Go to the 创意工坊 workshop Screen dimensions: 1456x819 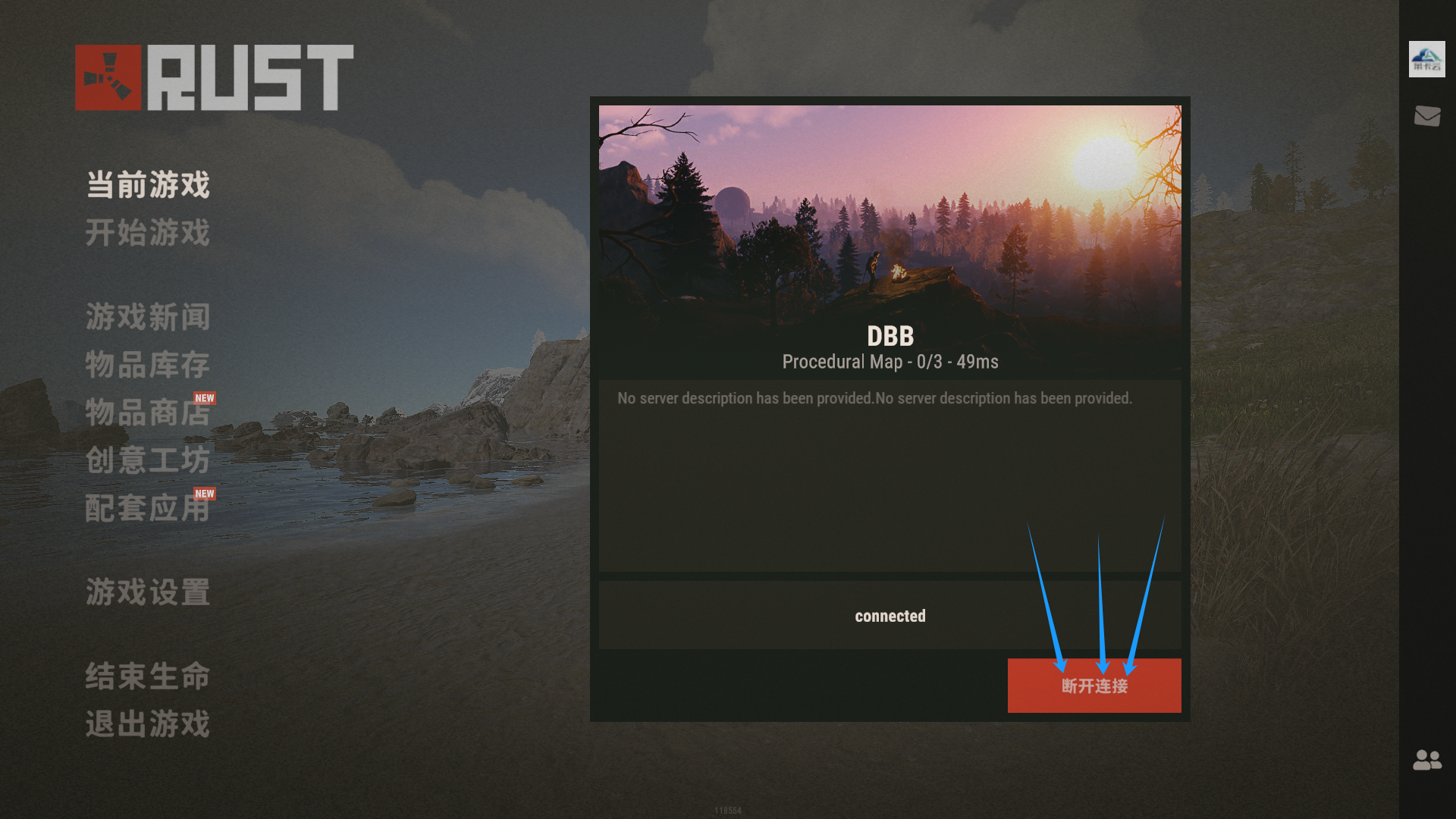point(148,460)
